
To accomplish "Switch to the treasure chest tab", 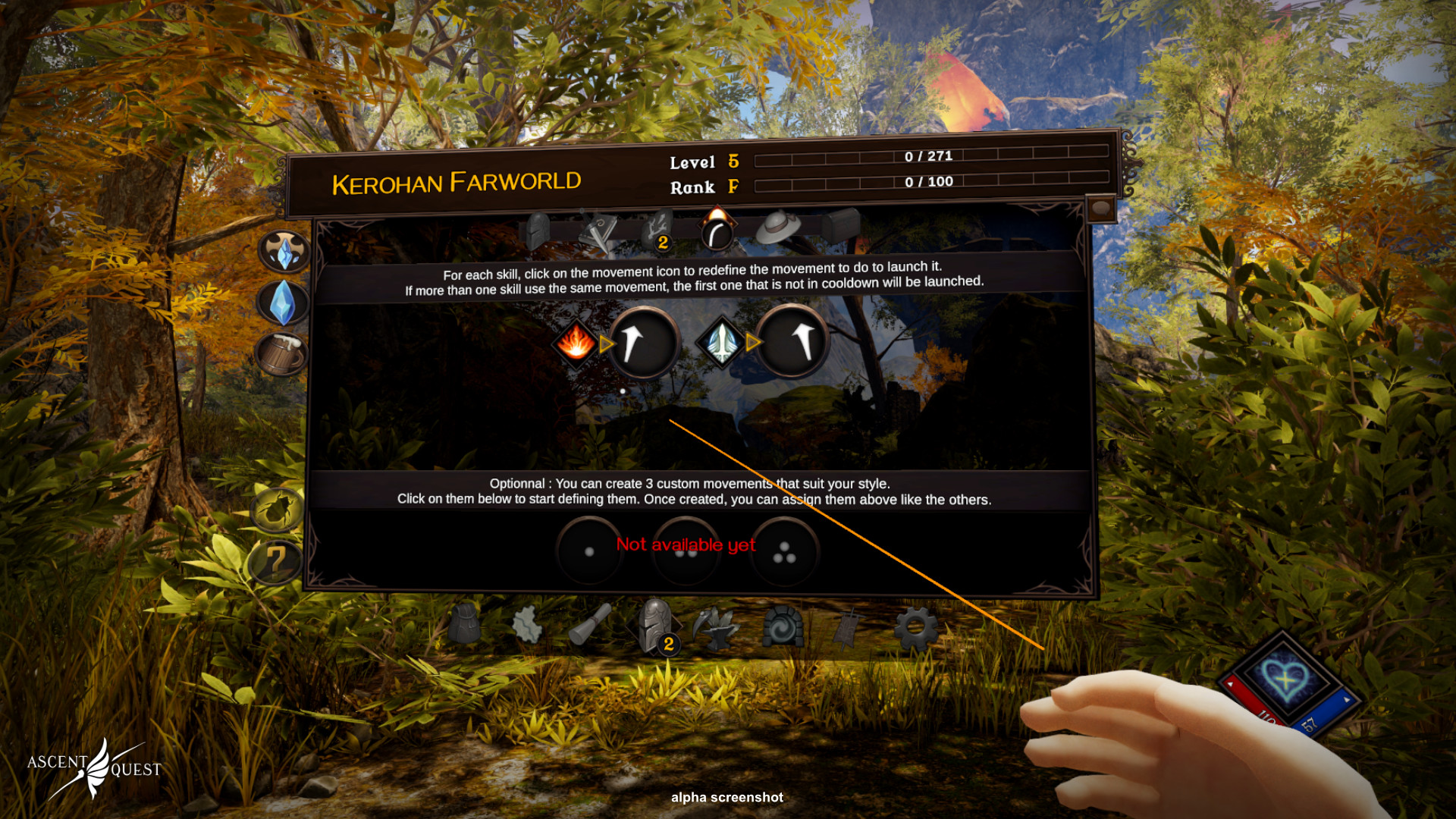I will coord(840,225).
